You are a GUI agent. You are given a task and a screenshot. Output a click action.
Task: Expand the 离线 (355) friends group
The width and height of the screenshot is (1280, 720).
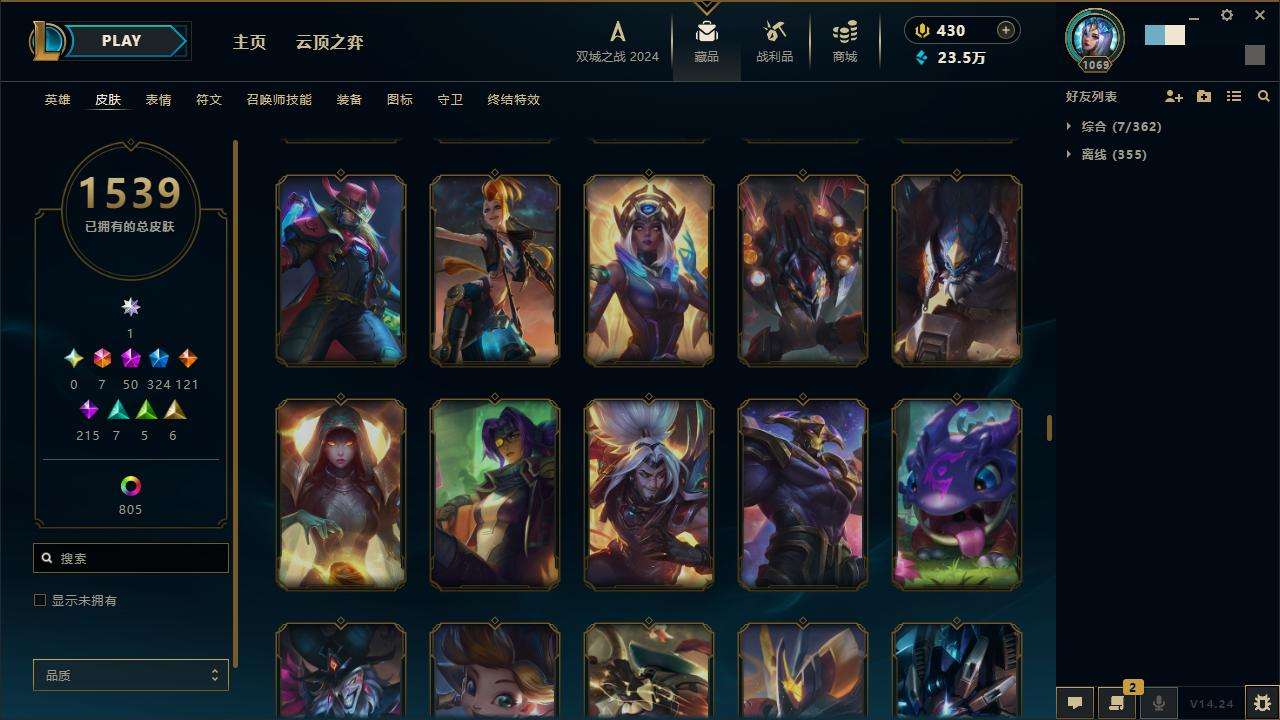point(1099,155)
